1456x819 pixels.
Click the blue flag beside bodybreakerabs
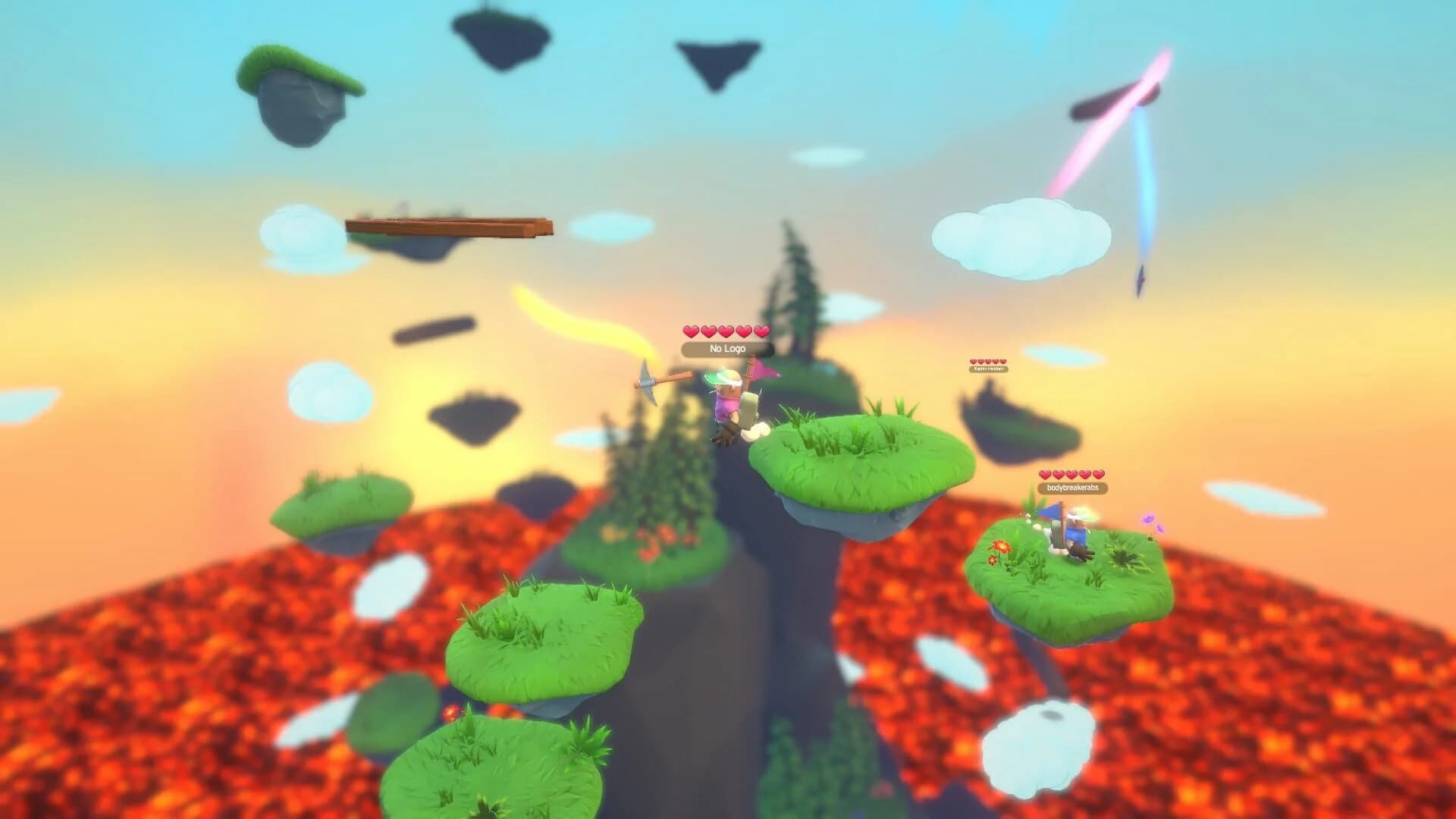pos(1050,510)
